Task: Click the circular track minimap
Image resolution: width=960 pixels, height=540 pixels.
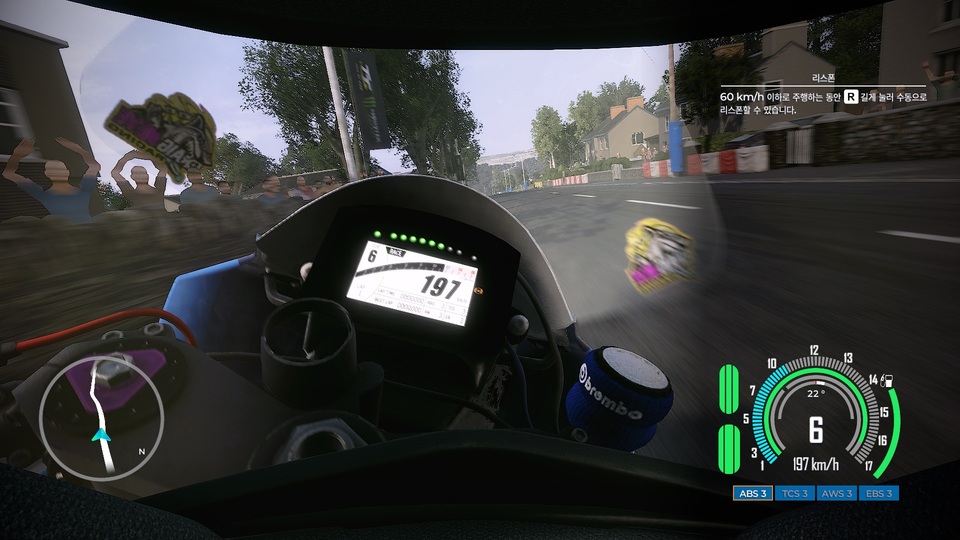Action: pyautogui.click(x=101, y=418)
